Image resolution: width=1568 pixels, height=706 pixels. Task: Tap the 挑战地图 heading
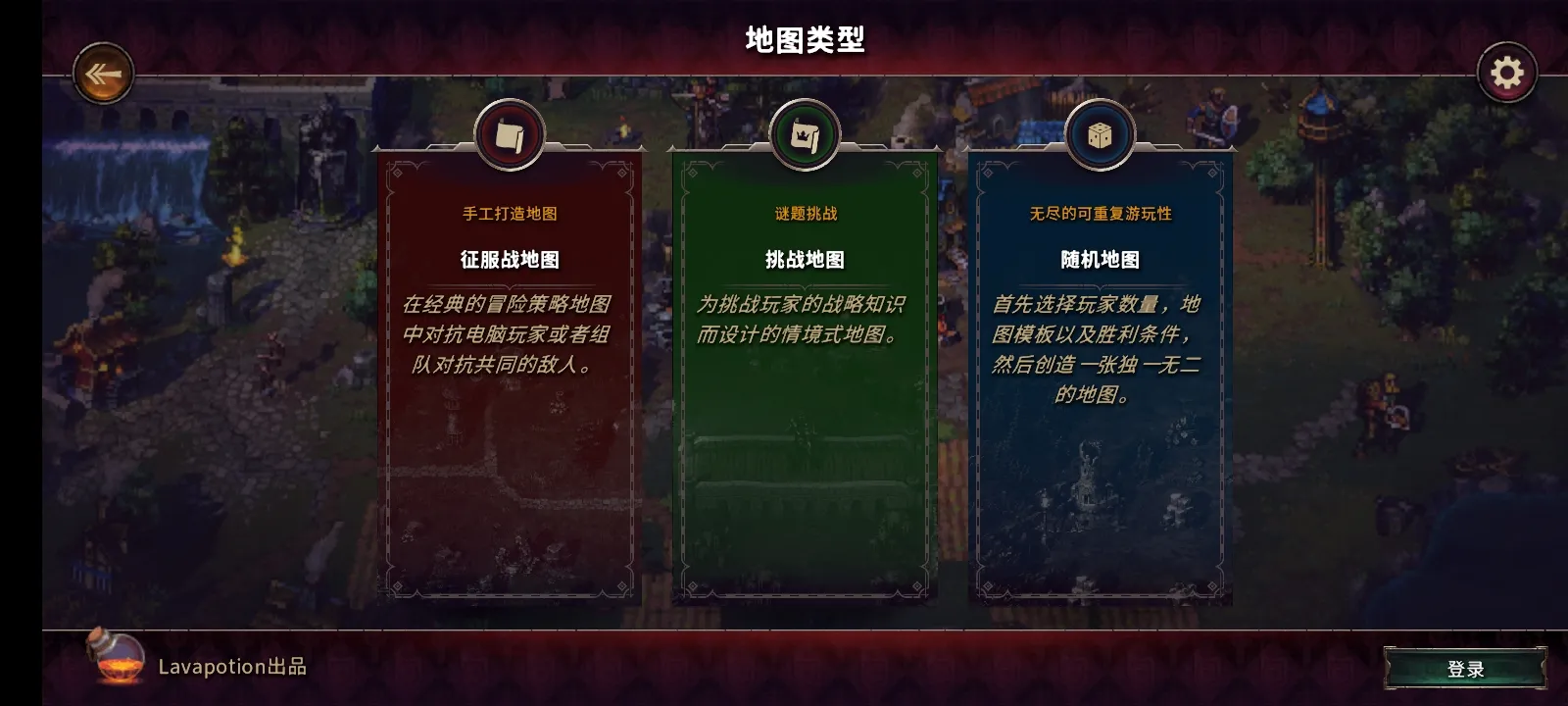pos(804,260)
